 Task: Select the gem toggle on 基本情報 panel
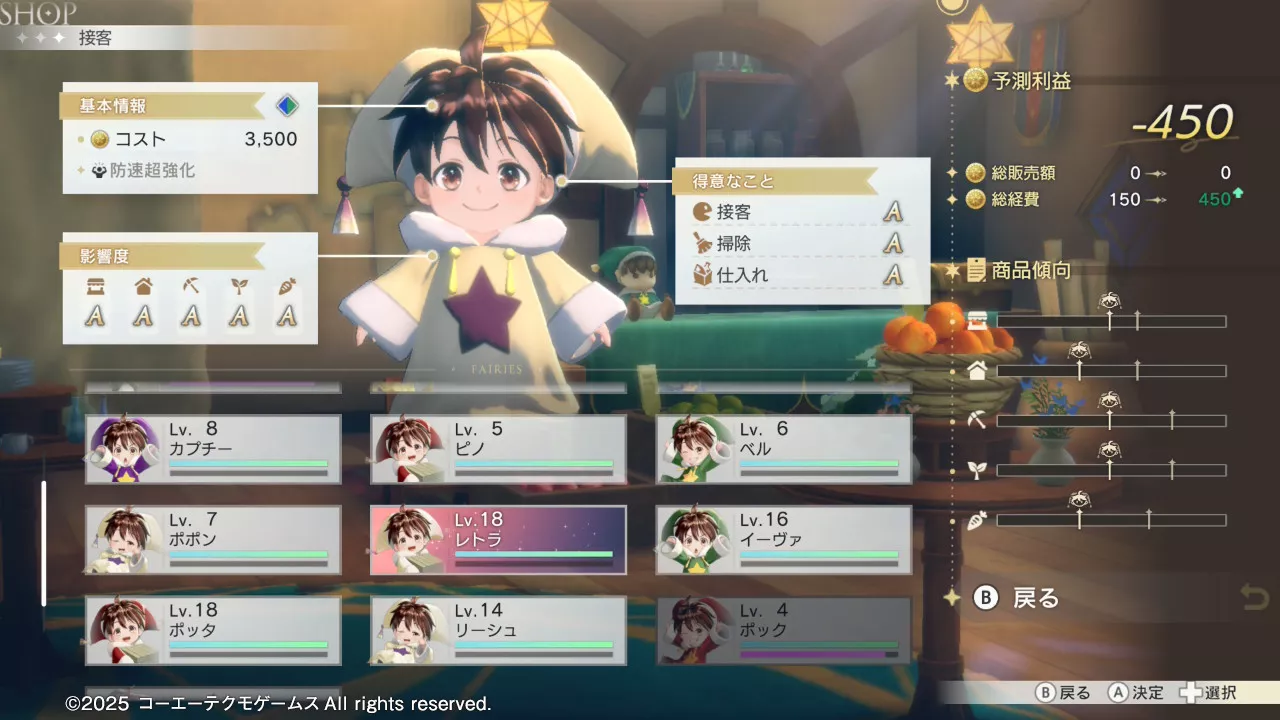287,105
